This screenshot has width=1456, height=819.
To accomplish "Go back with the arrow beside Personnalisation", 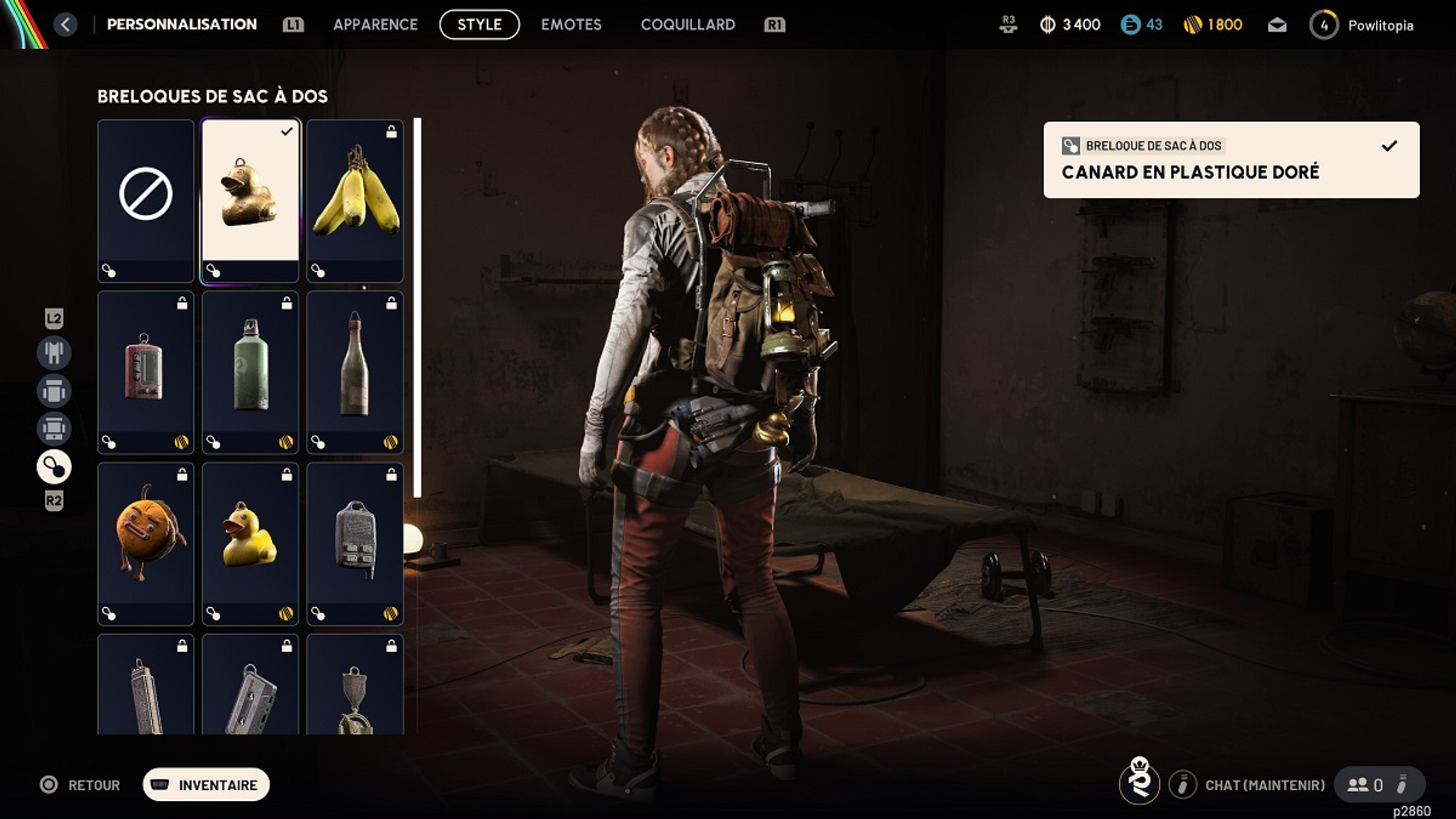I will [66, 25].
